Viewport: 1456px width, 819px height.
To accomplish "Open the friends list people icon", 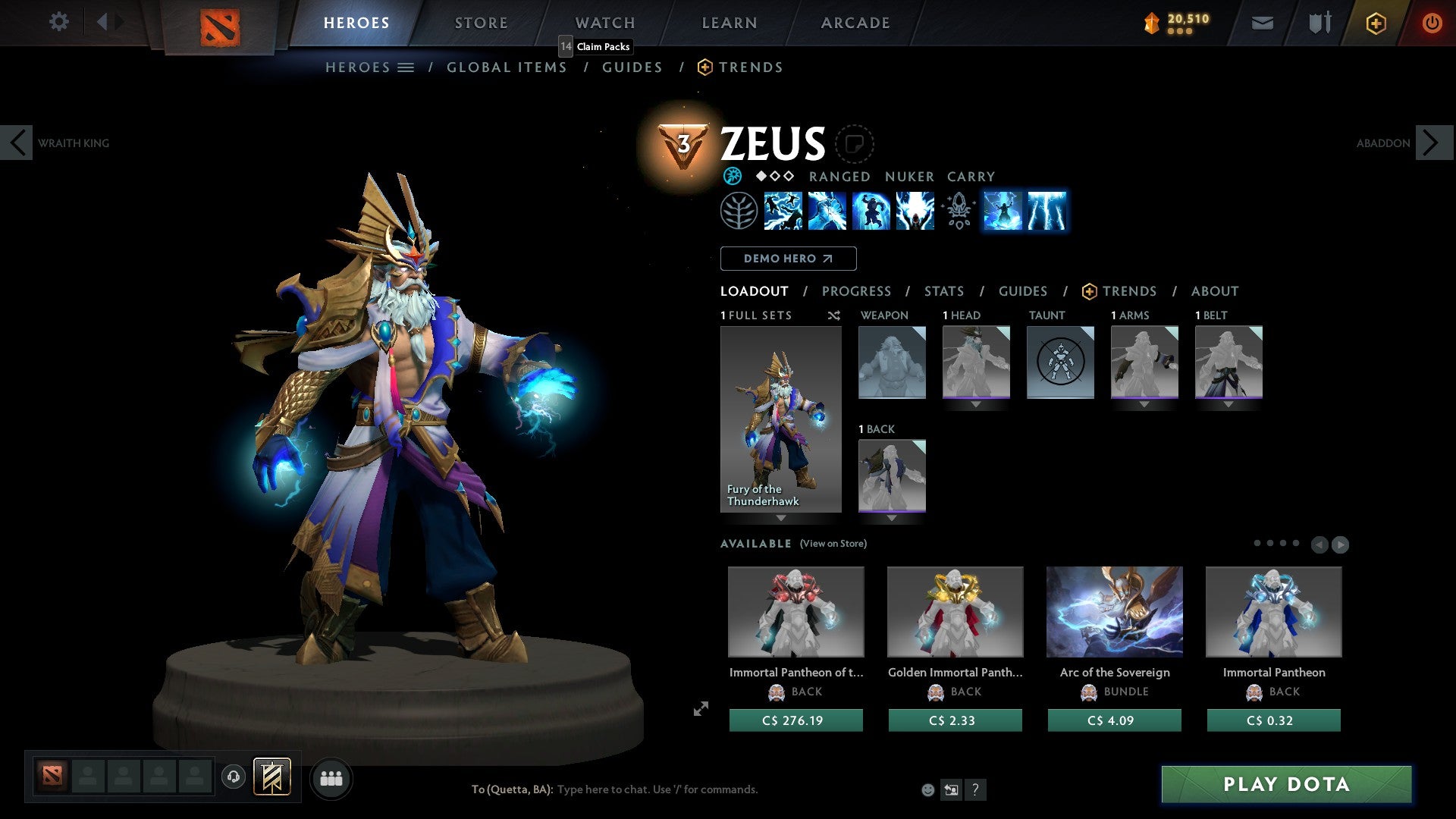I will click(x=331, y=778).
